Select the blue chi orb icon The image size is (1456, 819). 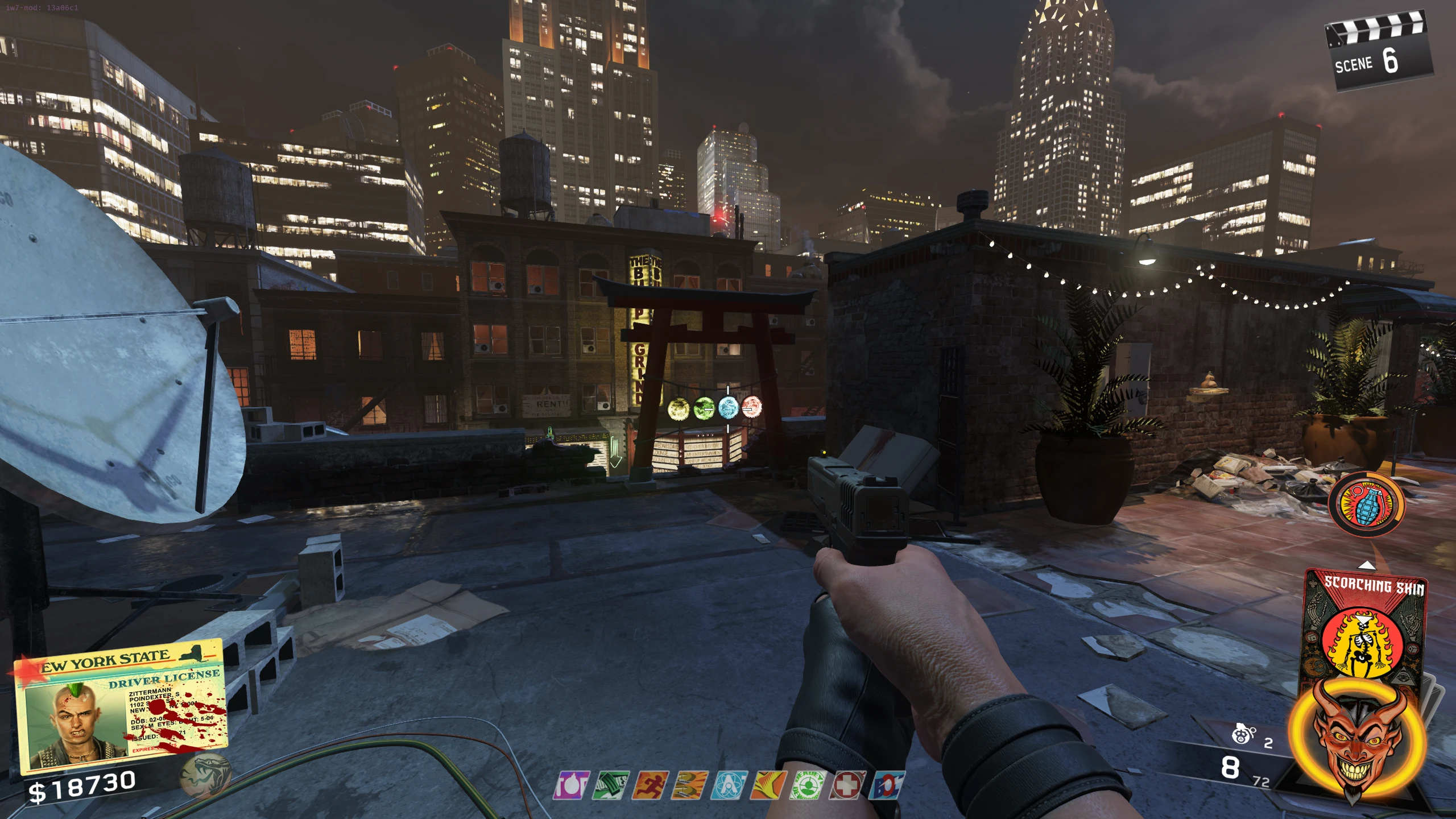click(728, 407)
